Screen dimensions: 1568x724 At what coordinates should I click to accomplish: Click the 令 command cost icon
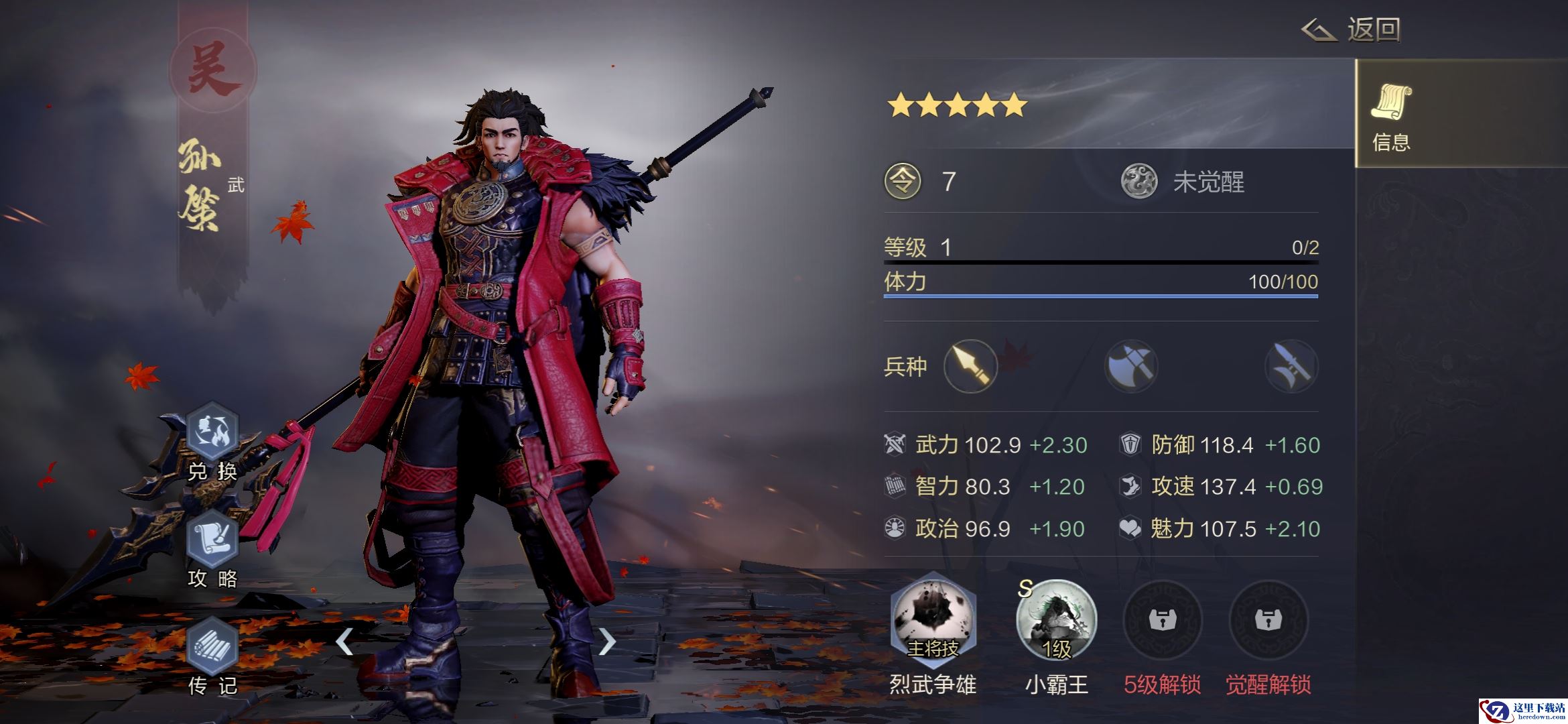click(903, 182)
